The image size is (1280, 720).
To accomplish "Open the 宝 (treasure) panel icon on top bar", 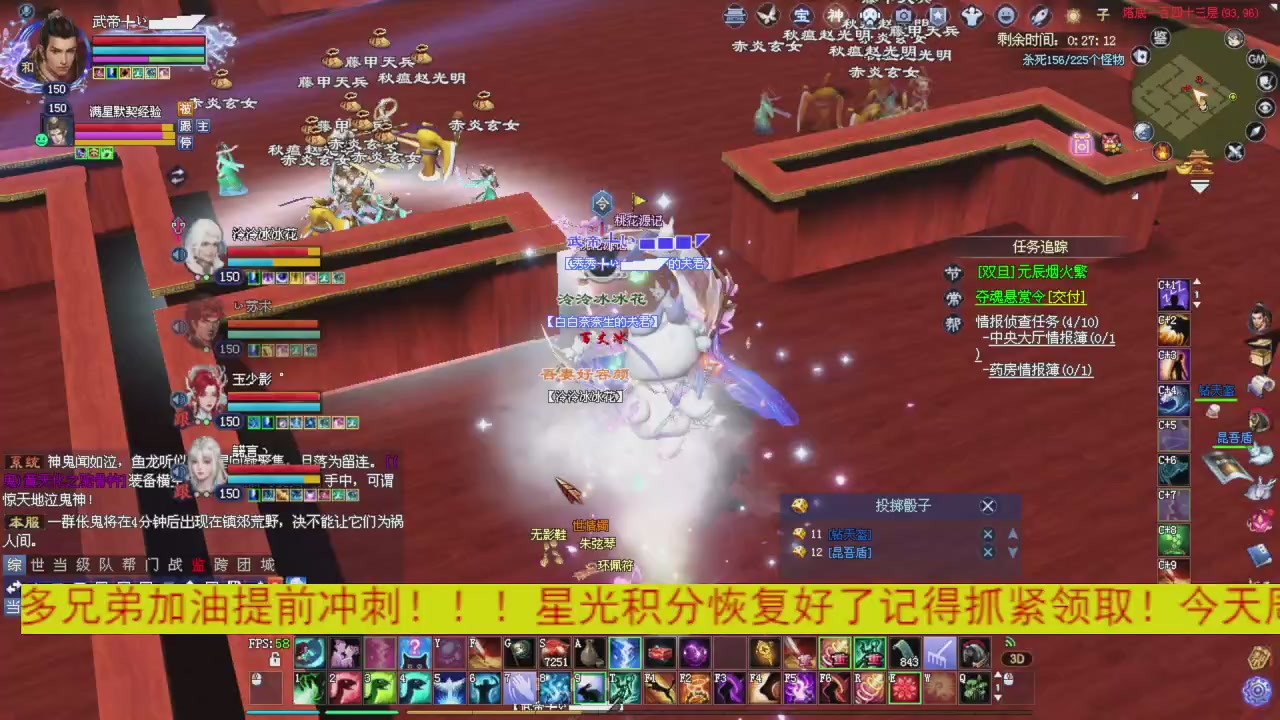I will tap(802, 15).
